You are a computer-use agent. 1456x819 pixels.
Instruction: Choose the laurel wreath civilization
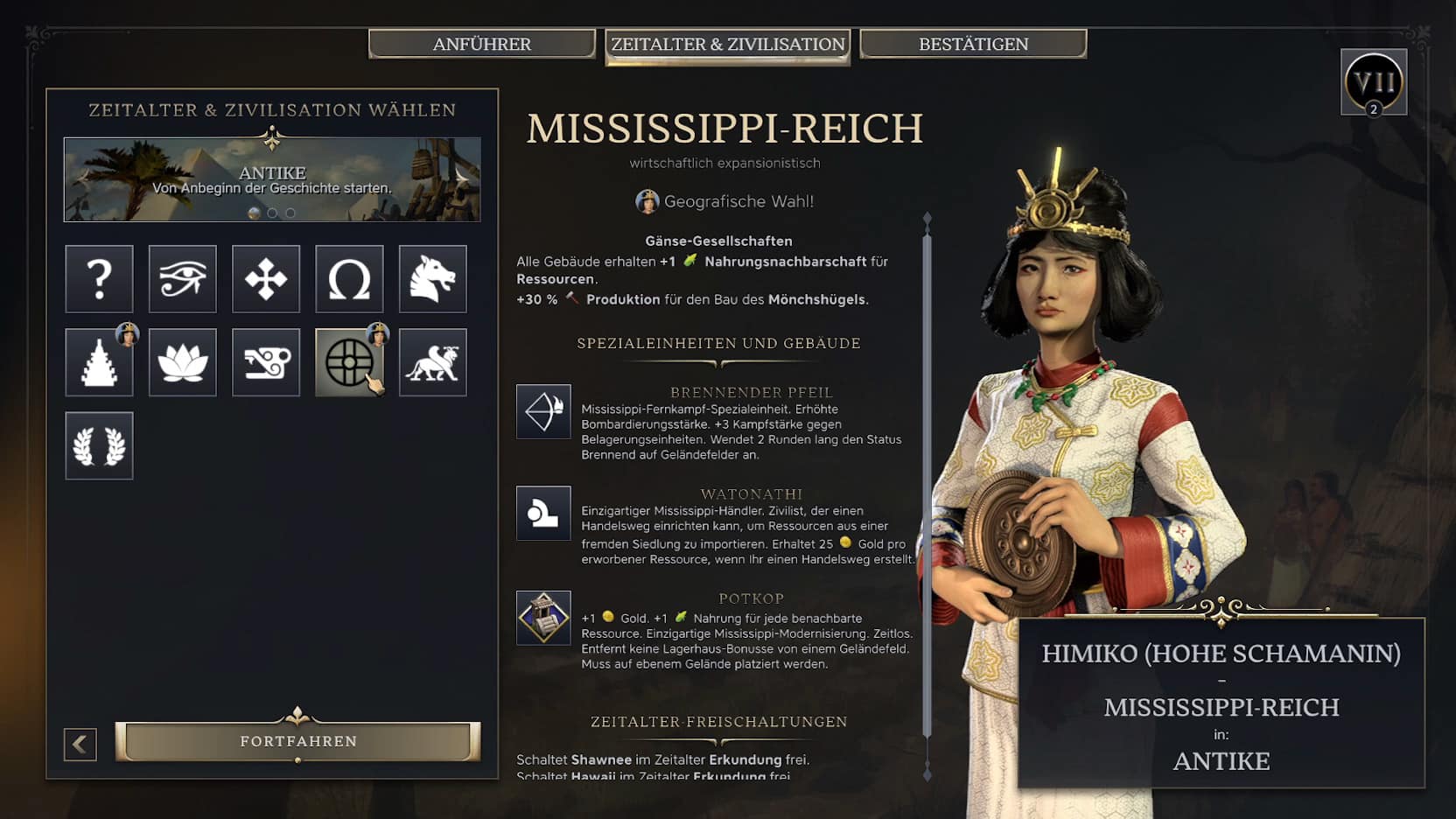pos(99,445)
